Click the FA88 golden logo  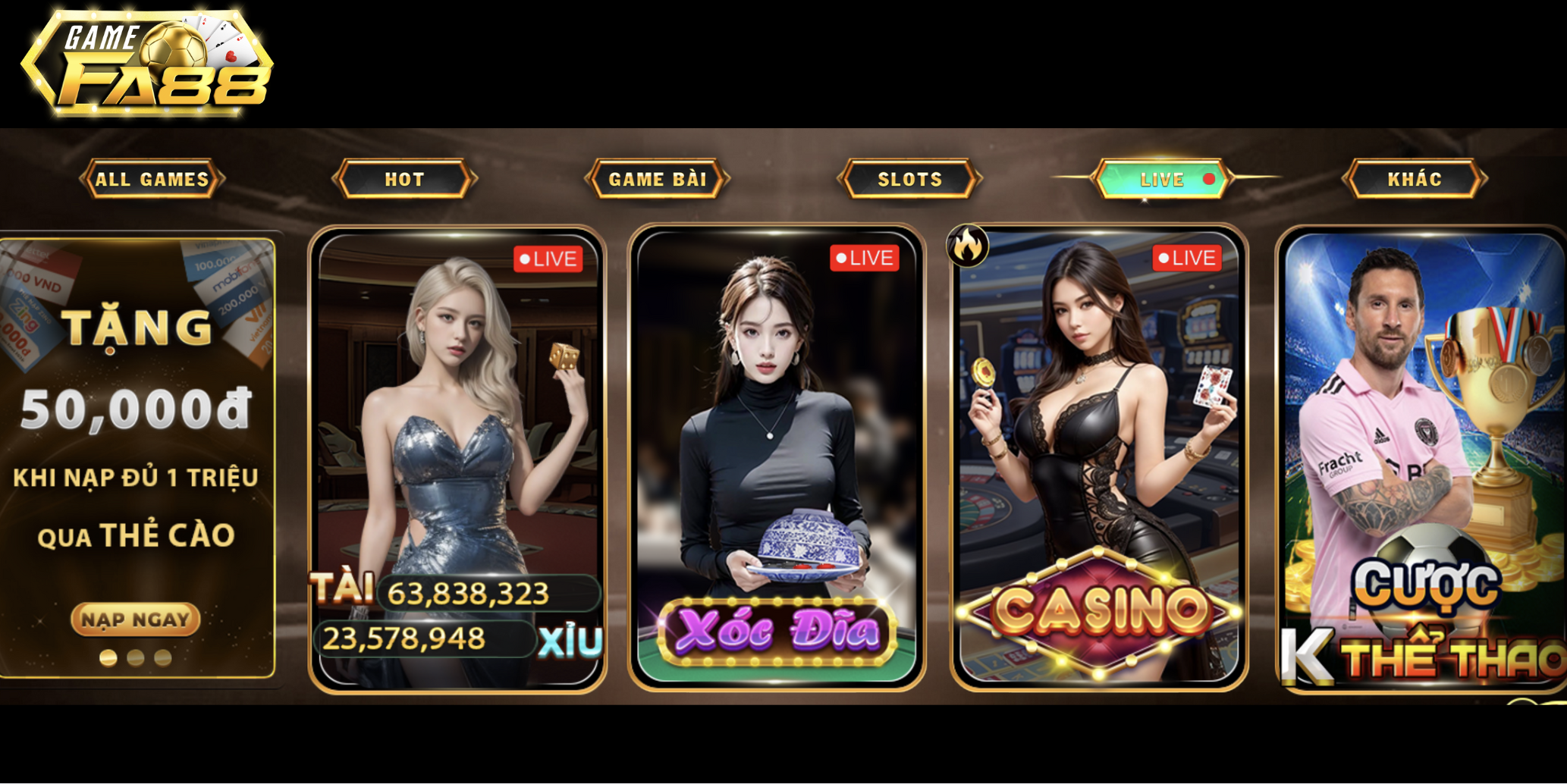point(148,61)
